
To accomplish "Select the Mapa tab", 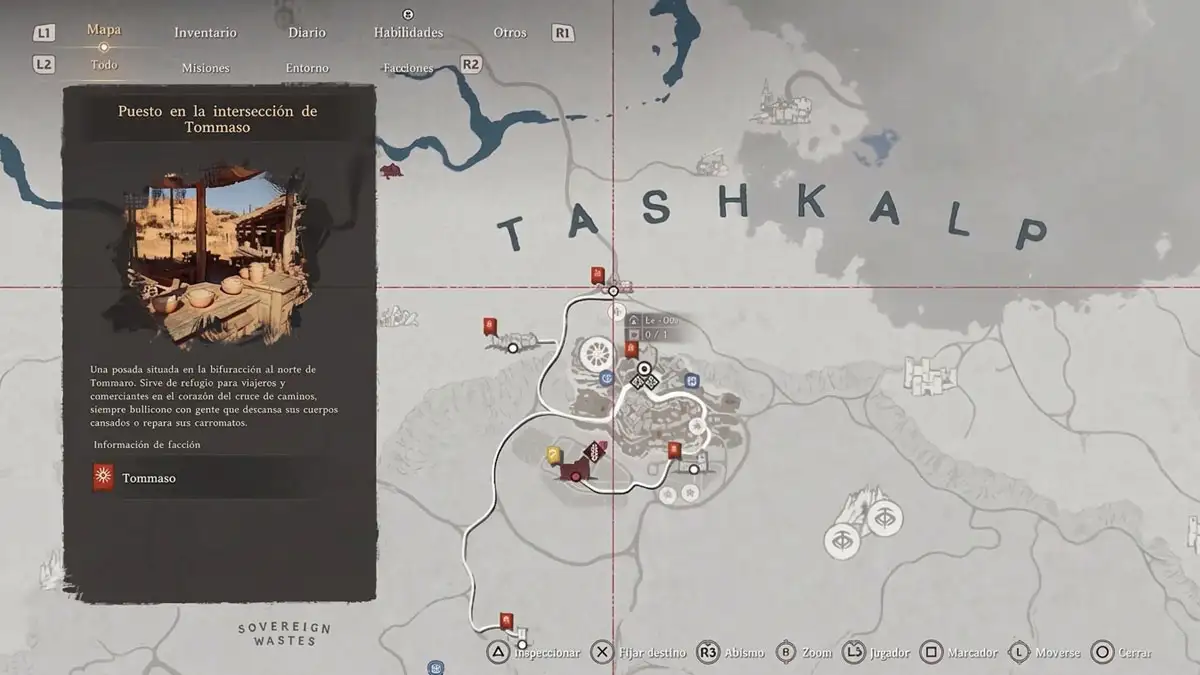I will (104, 30).
